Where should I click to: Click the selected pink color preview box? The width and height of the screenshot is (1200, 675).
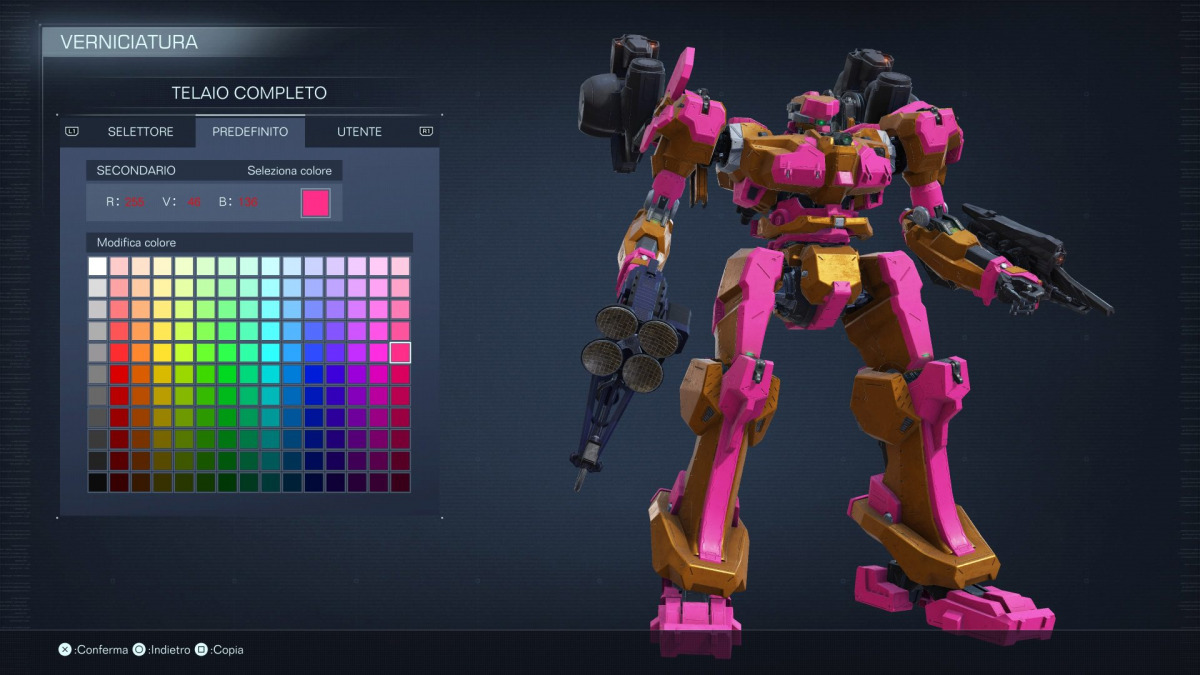(x=315, y=202)
